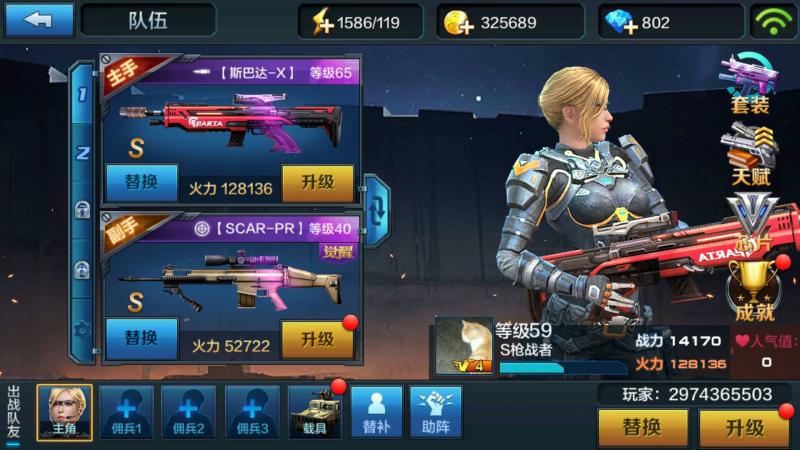Add more energy with the lightning plus icon
The width and height of the screenshot is (800, 450).
322,22
